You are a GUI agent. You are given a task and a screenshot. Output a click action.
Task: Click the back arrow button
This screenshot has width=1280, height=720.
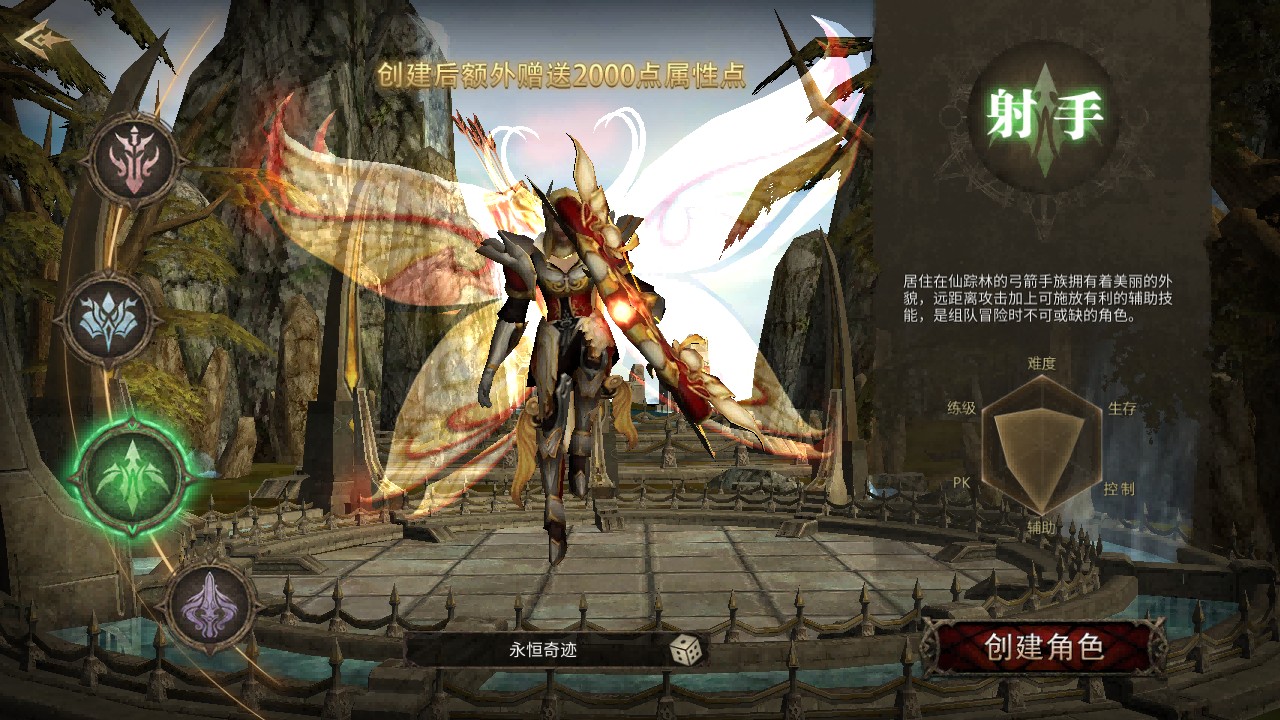tap(43, 41)
